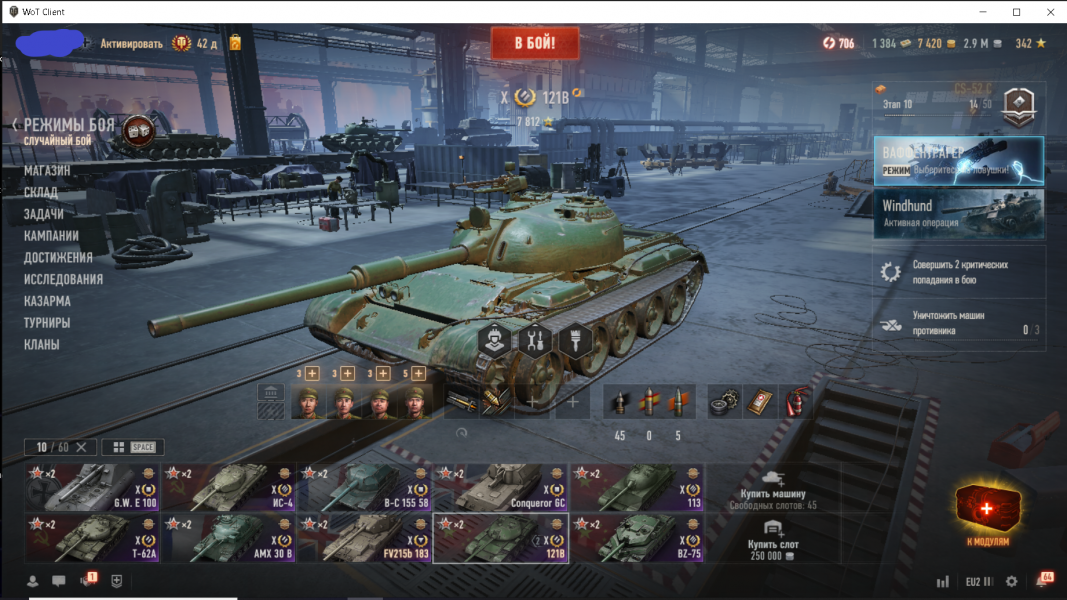Select the ИС-4 tank in the carousel
This screenshot has height=600, width=1067.
click(229, 487)
